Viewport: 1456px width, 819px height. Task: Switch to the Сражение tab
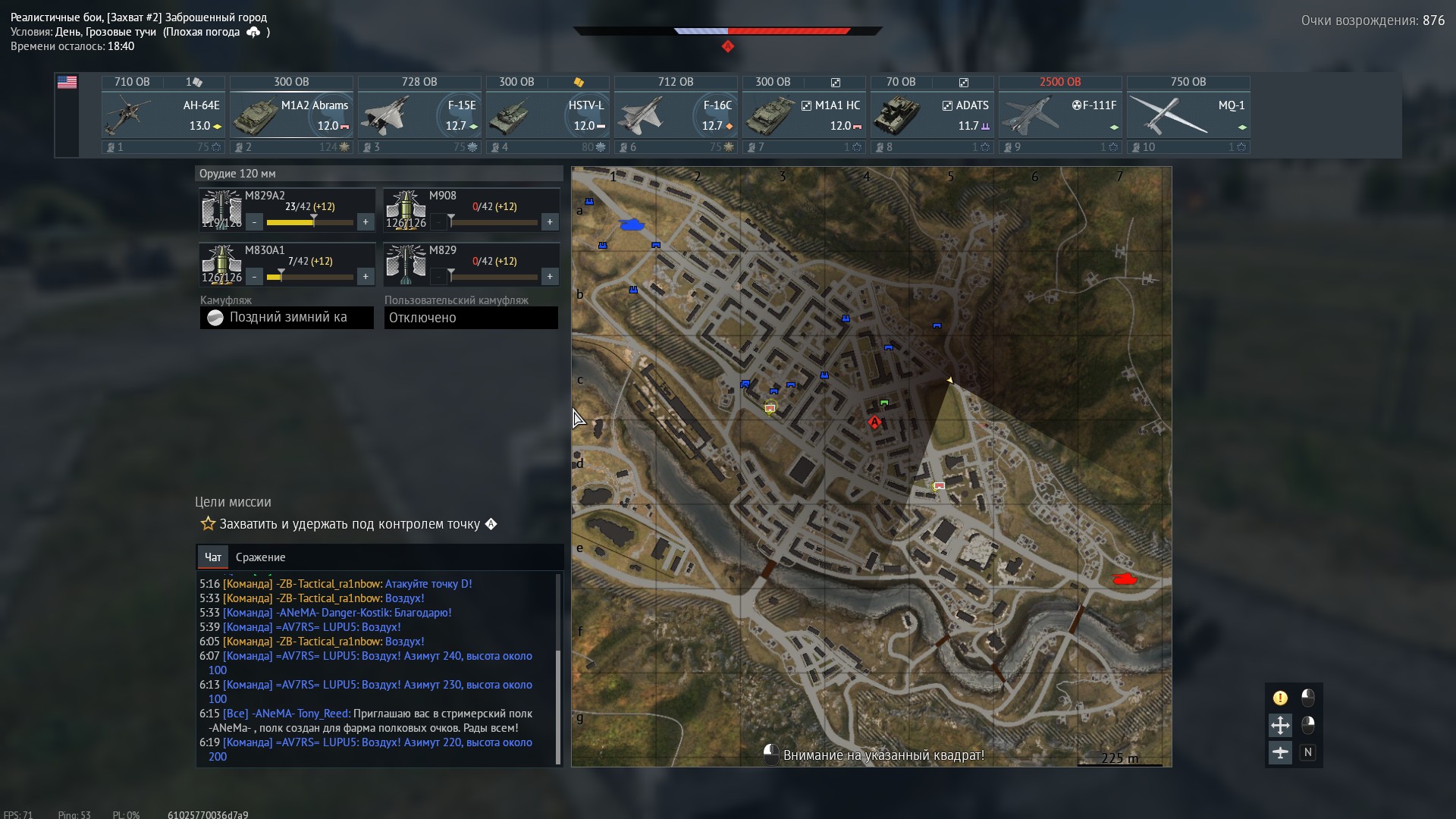pyautogui.click(x=260, y=557)
